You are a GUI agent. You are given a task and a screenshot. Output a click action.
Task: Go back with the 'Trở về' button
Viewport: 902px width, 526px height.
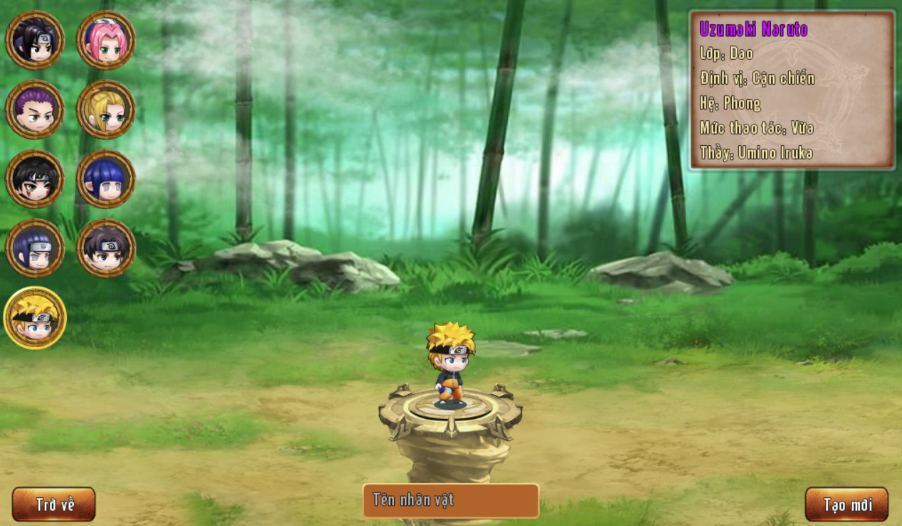(54, 504)
